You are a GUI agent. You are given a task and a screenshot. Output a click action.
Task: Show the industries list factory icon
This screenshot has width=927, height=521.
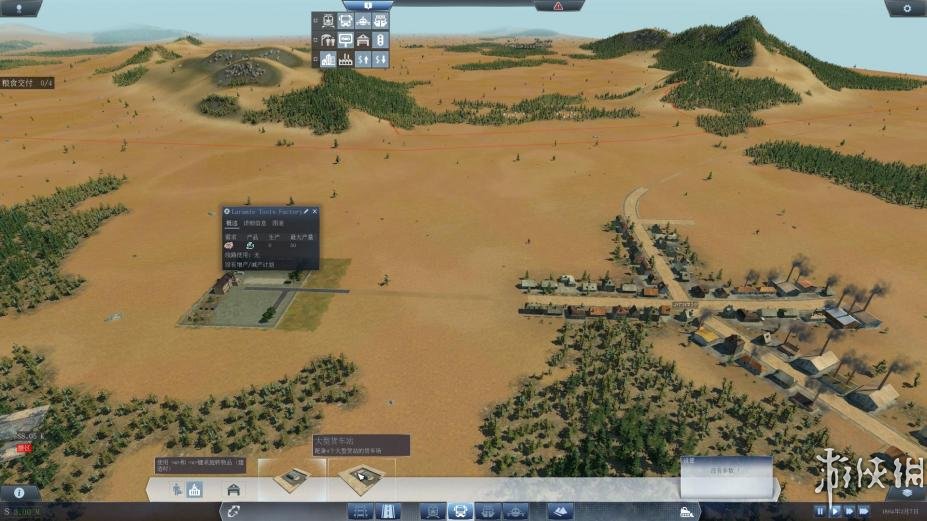coord(345,60)
